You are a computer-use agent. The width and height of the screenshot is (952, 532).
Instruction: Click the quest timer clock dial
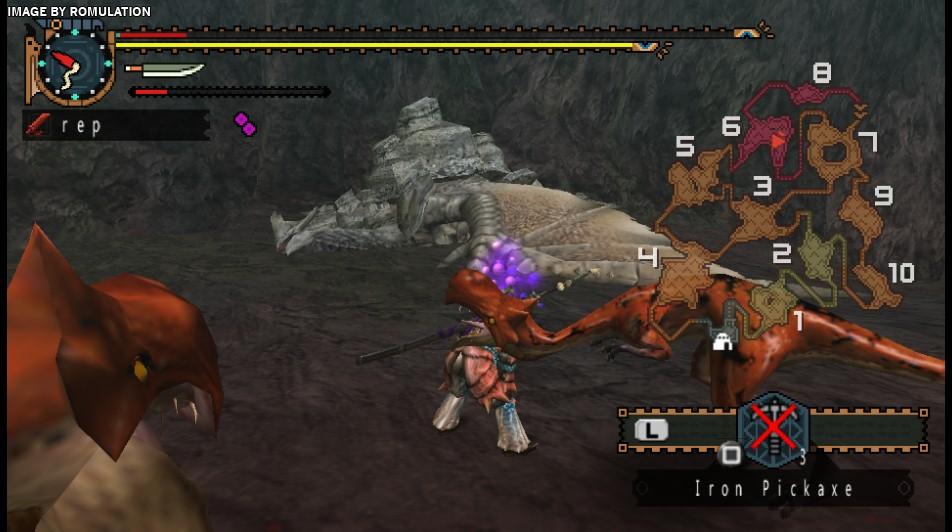pos(74,65)
